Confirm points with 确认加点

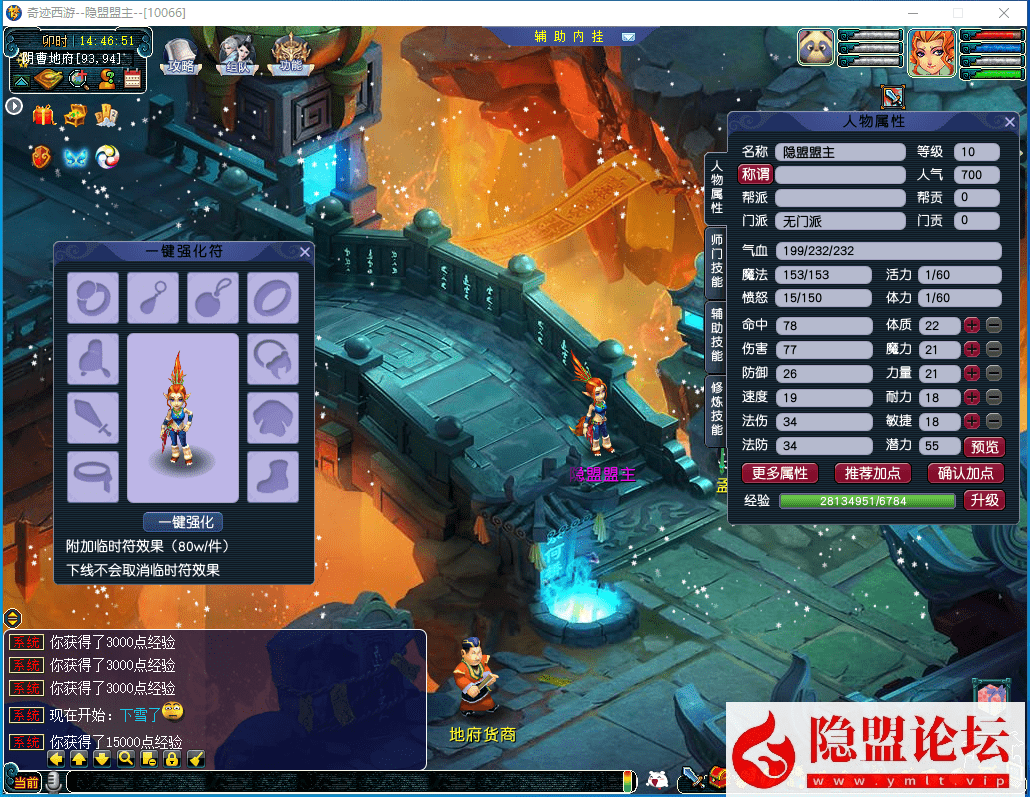965,473
